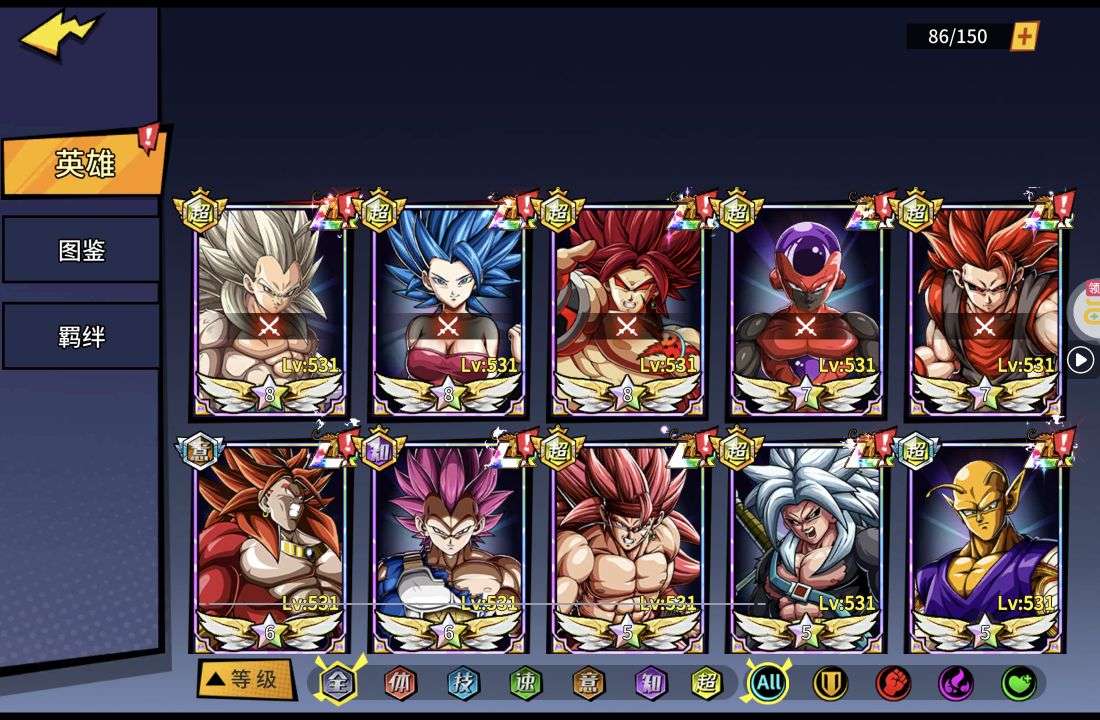Expand hero capacity with the plus button

[x=1024, y=37]
